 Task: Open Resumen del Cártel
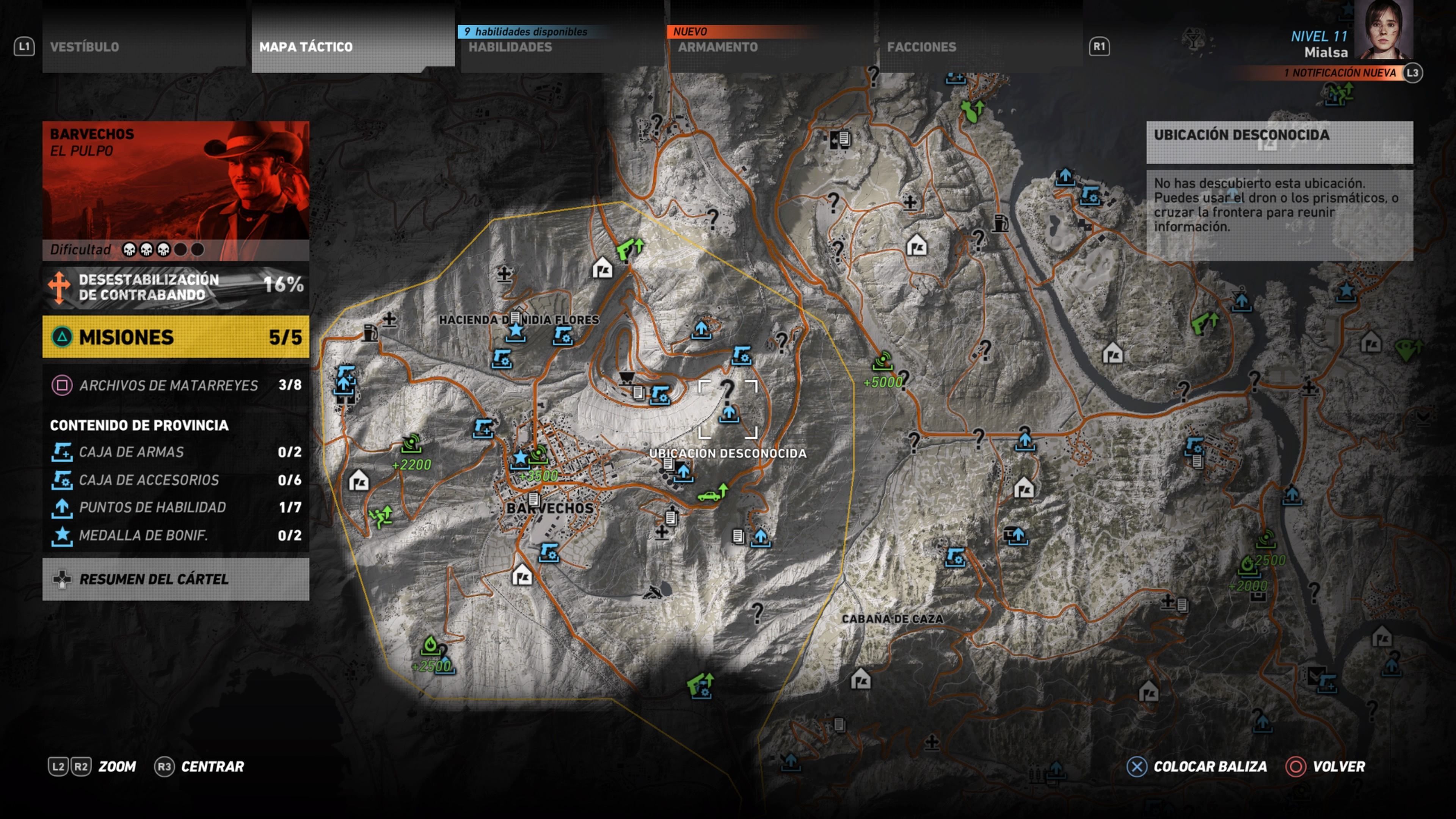pos(176,579)
